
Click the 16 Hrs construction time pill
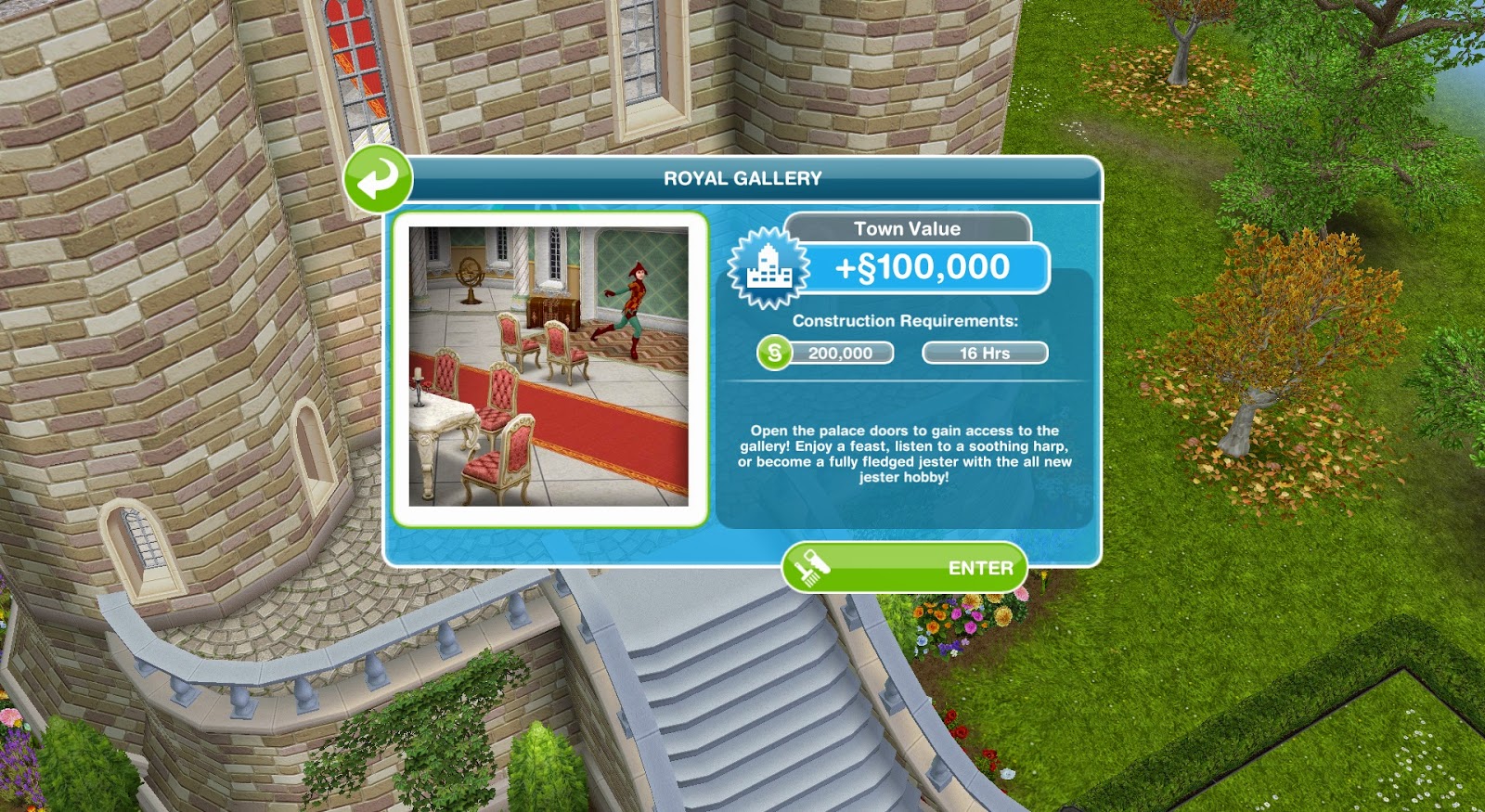click(986, 353)
